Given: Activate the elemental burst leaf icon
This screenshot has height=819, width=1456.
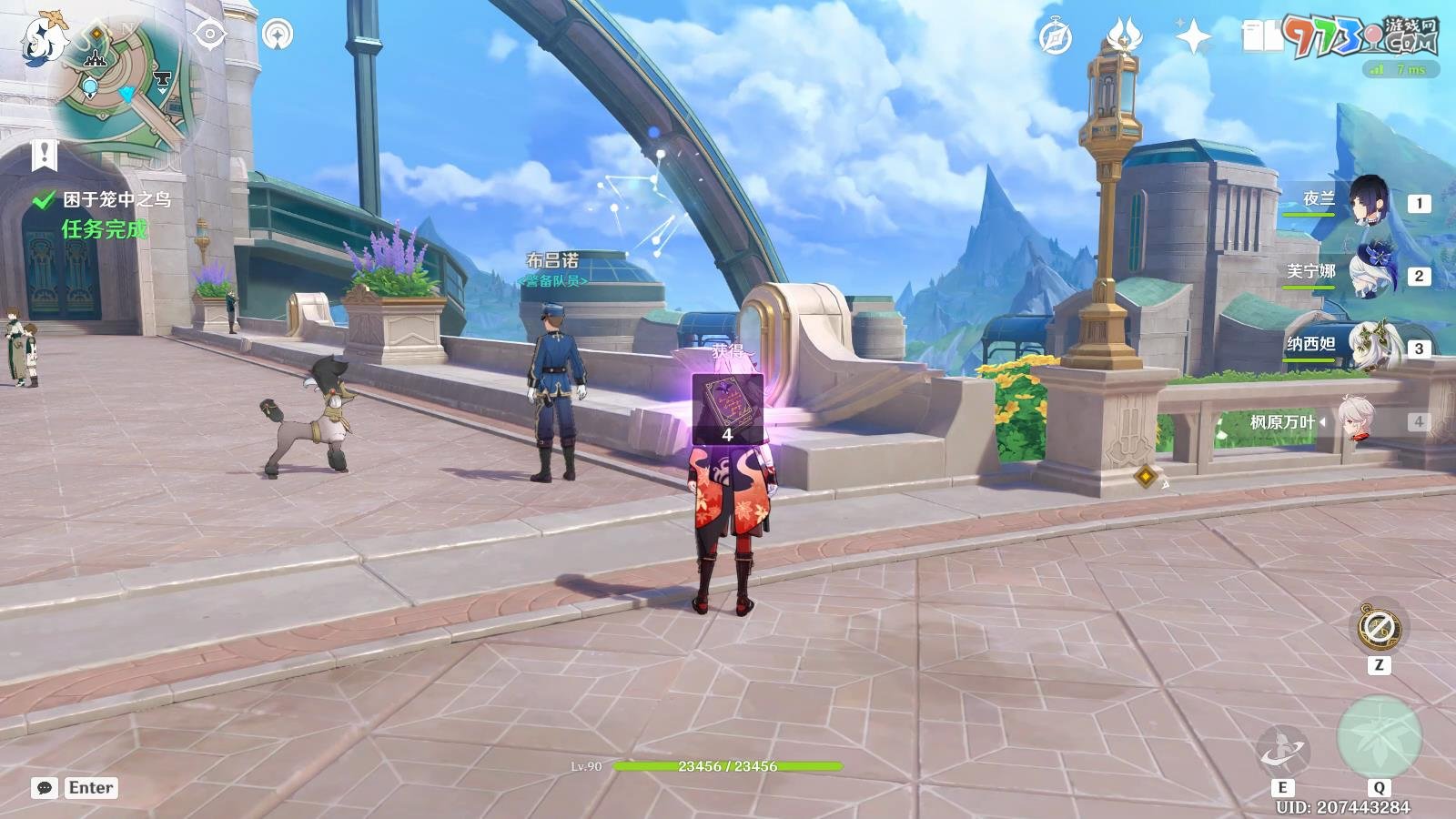Looking at the screenshot, I should click(1379, 738).
